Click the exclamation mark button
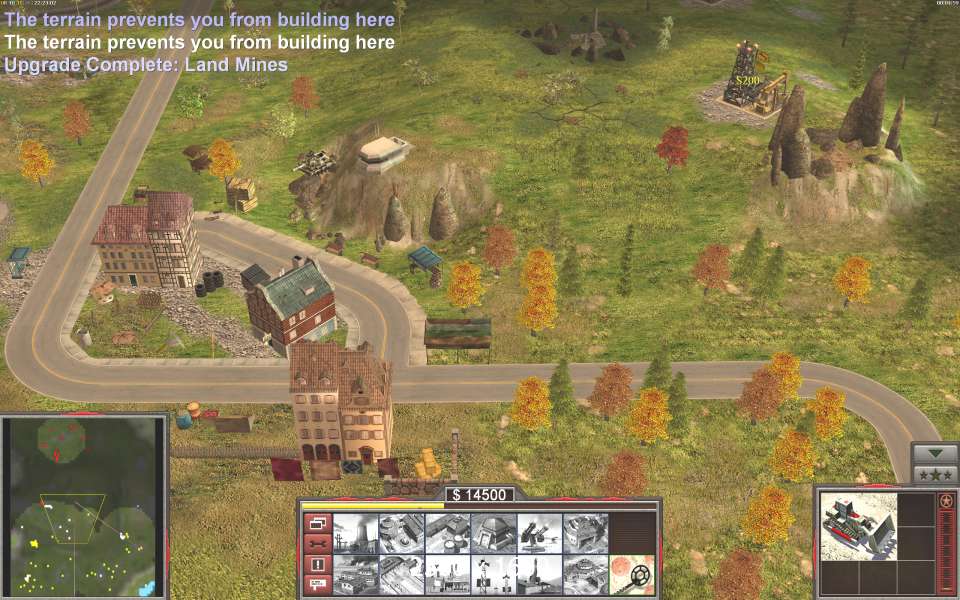The height and width of the screenshot is (600, 960). click(x=316, y=564)
